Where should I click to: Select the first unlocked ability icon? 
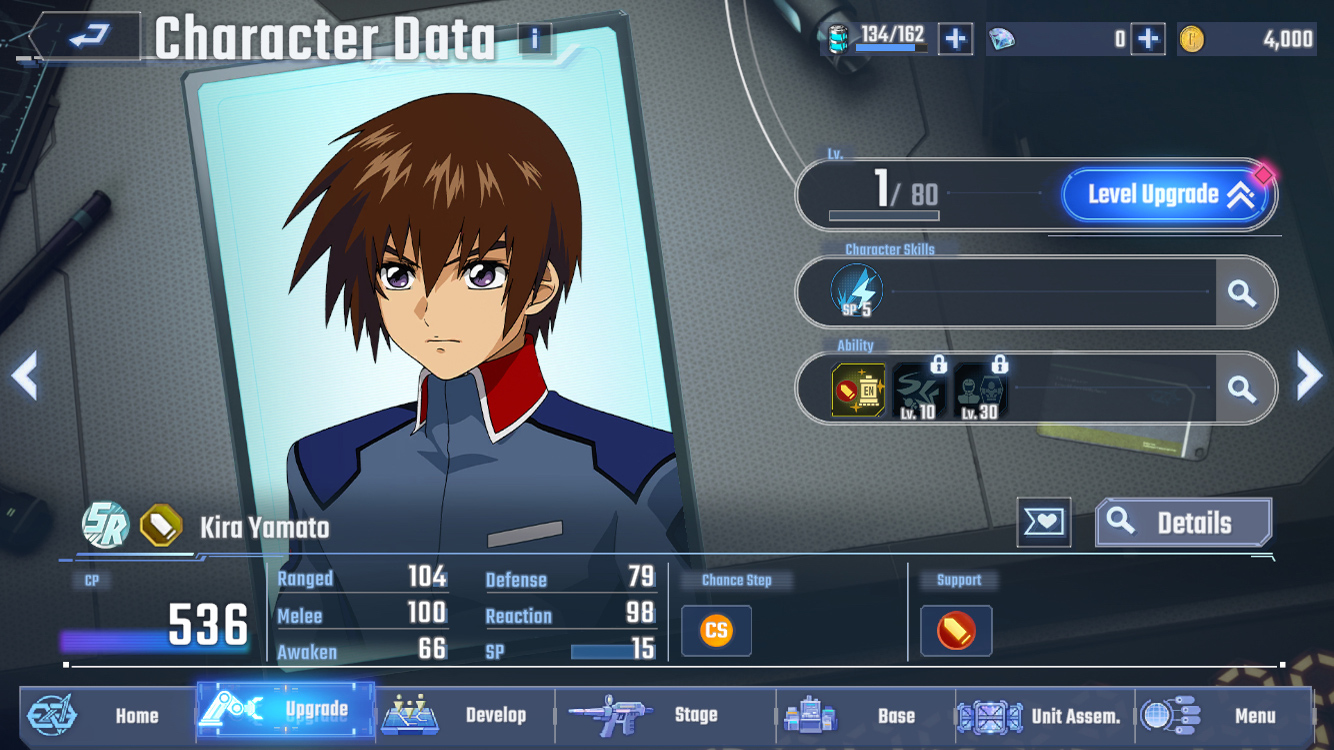[858, 389]
